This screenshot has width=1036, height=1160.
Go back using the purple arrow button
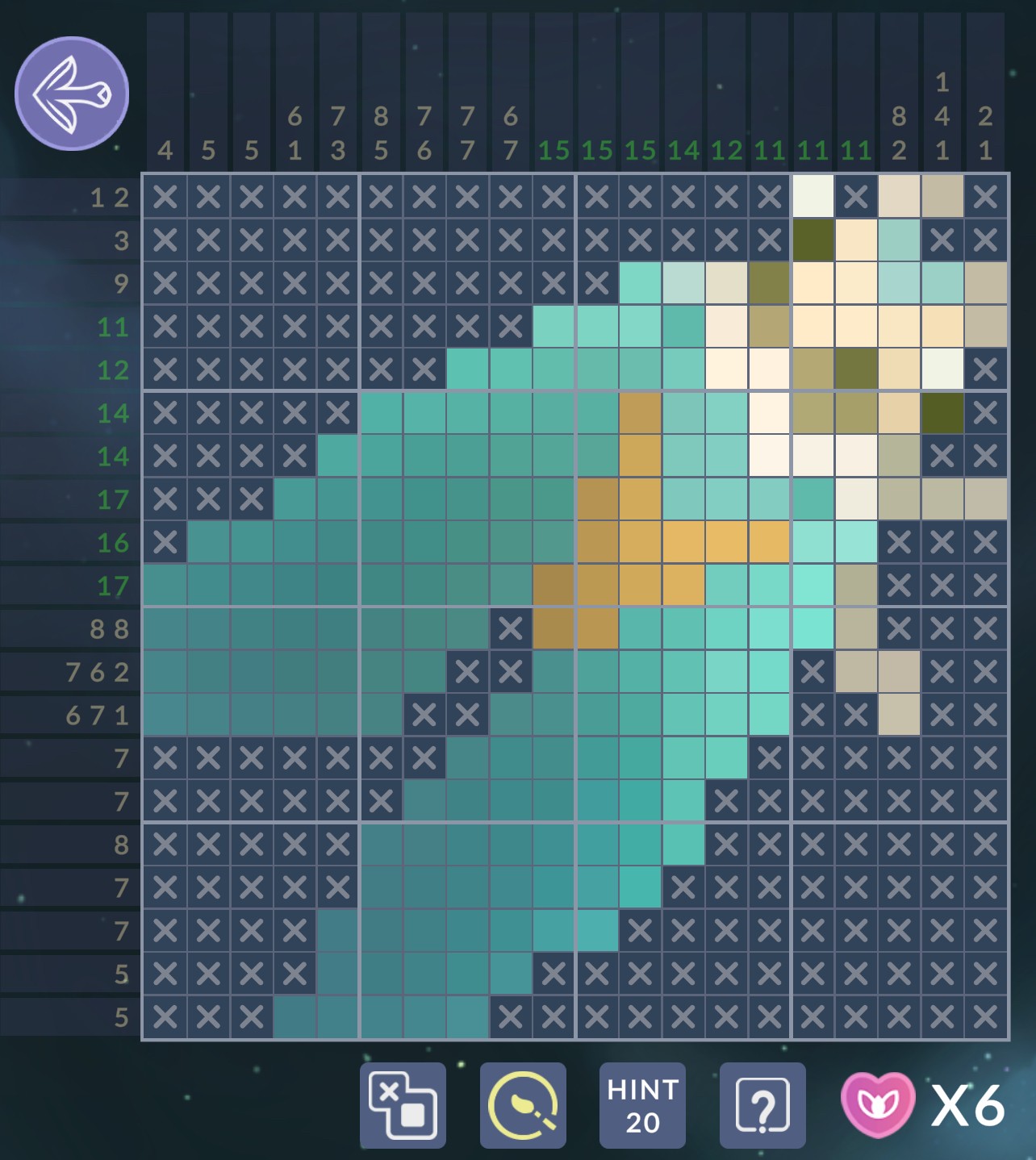pyautogui.click(x=72, y=94)
